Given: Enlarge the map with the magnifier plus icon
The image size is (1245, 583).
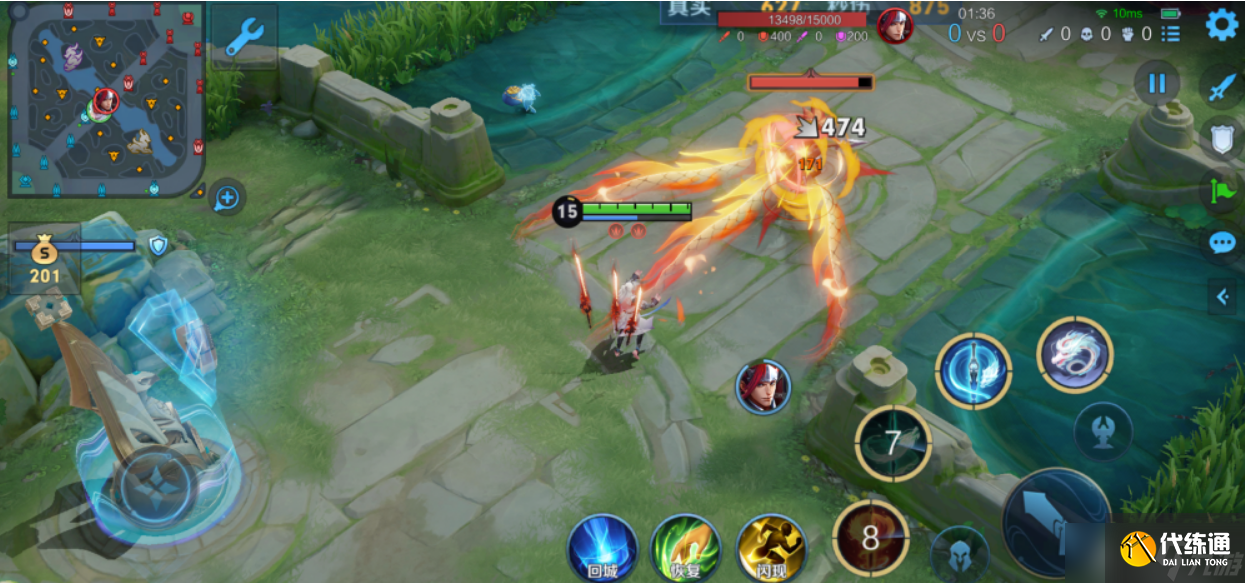Looking at the screenshot, I should point(227,198).
